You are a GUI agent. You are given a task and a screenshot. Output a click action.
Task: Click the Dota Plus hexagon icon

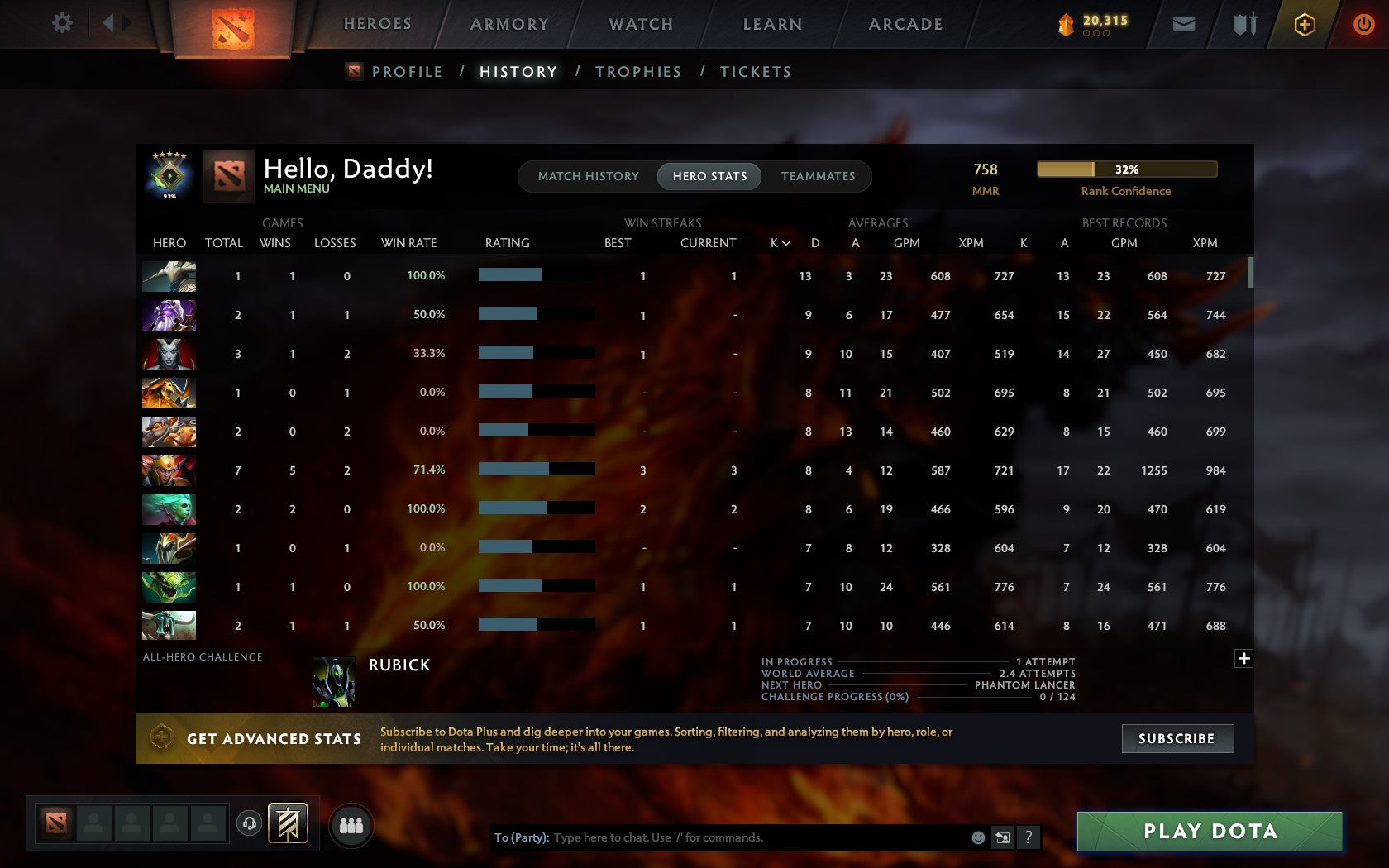tap(1305, 24)
